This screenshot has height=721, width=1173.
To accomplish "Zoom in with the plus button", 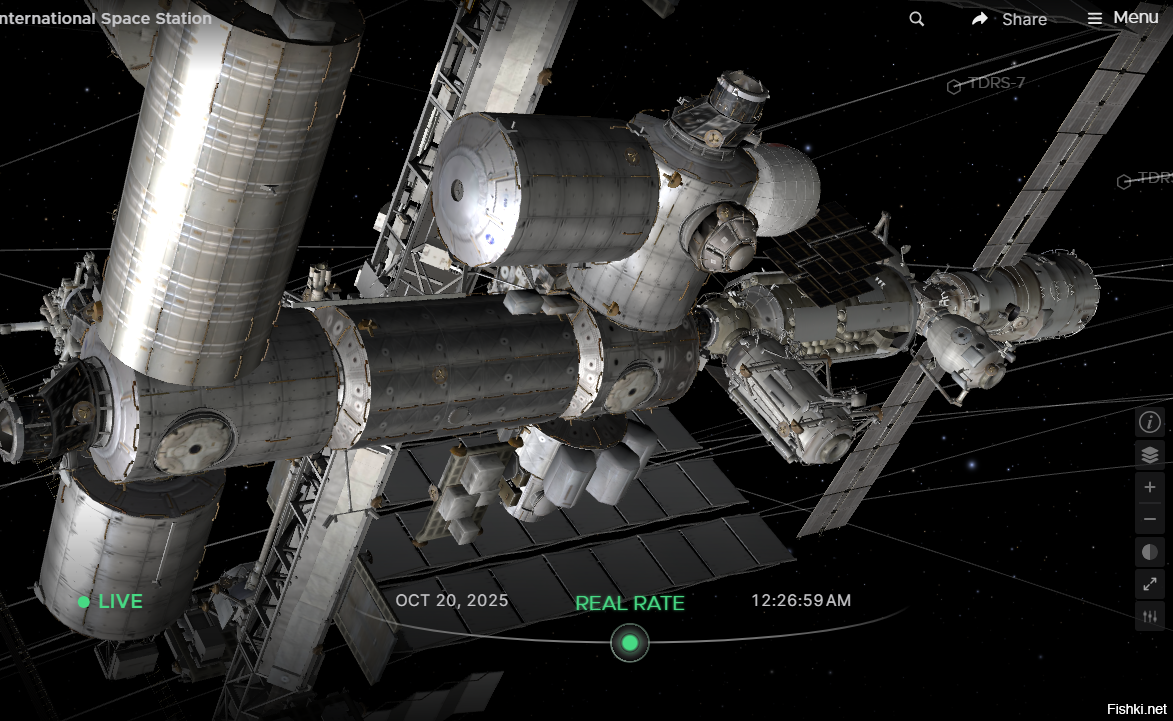I will coord(1150,488).
